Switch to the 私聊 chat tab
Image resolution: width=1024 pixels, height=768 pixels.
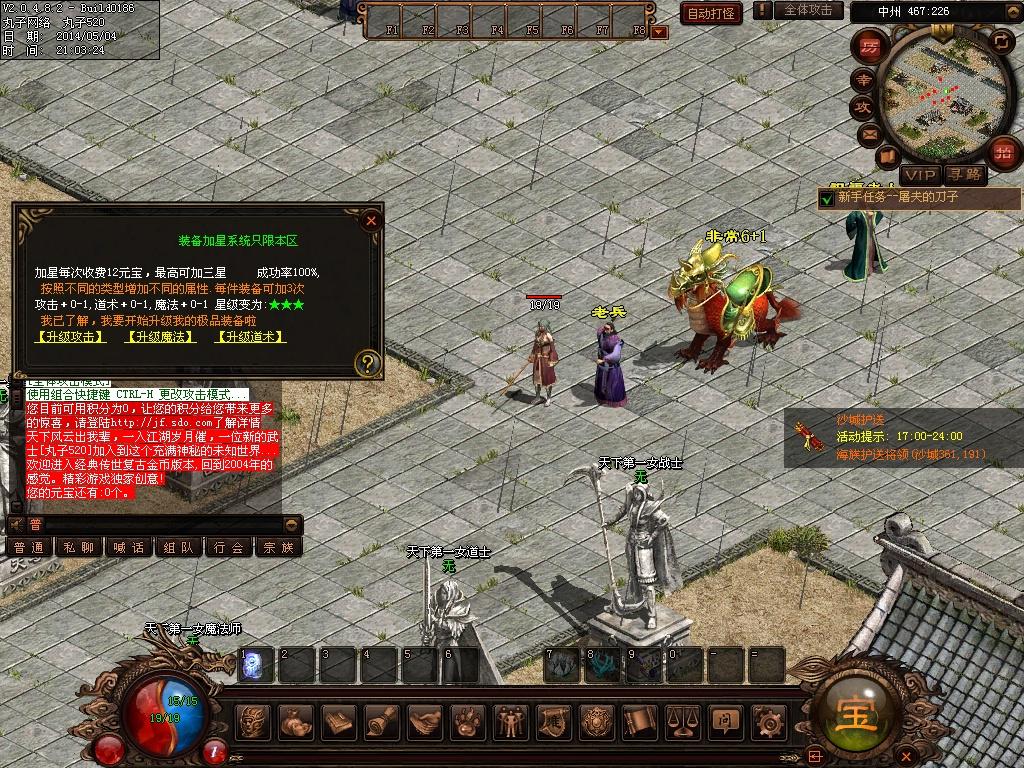[79, 547]
